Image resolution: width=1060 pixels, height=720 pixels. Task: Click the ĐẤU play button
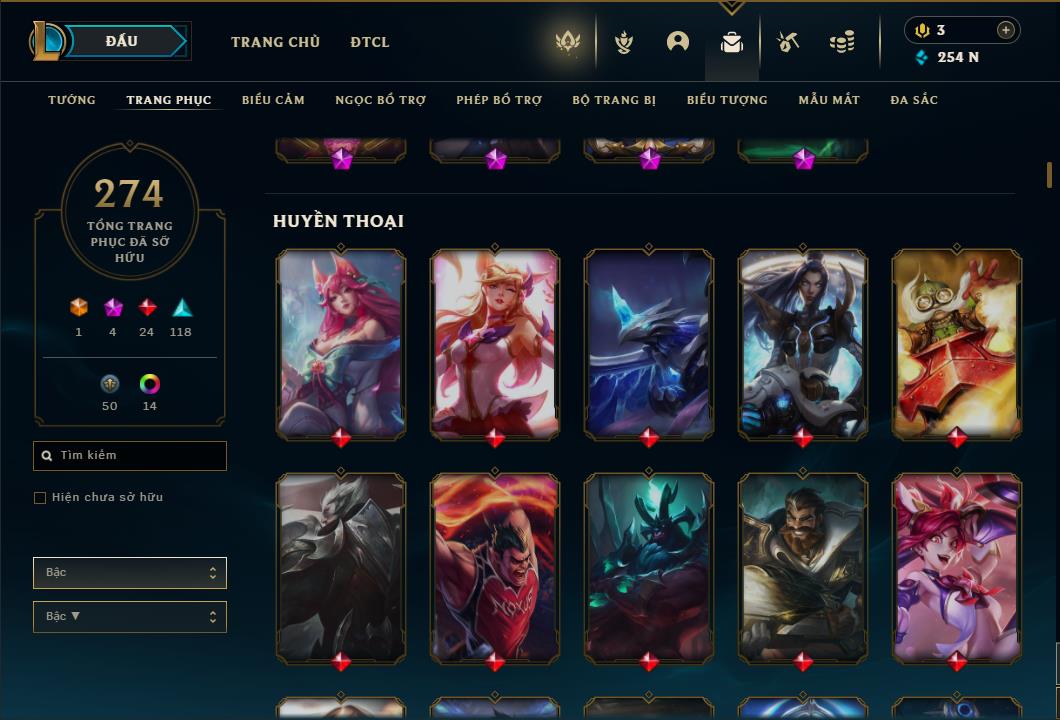(x=121, y=41)
